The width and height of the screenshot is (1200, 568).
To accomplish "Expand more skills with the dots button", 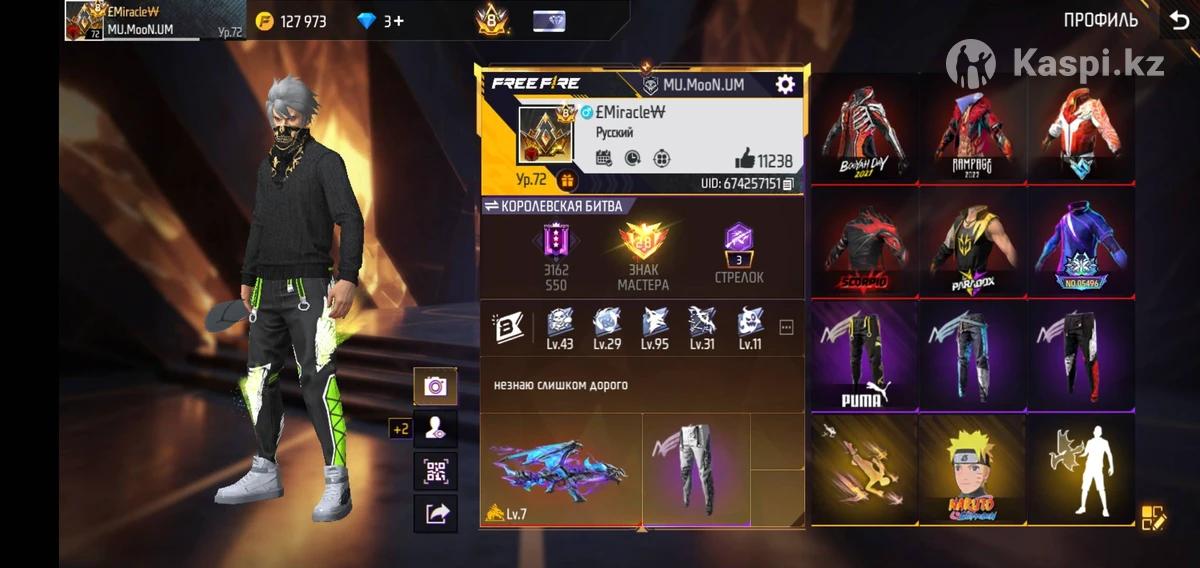I will (786, 326).
